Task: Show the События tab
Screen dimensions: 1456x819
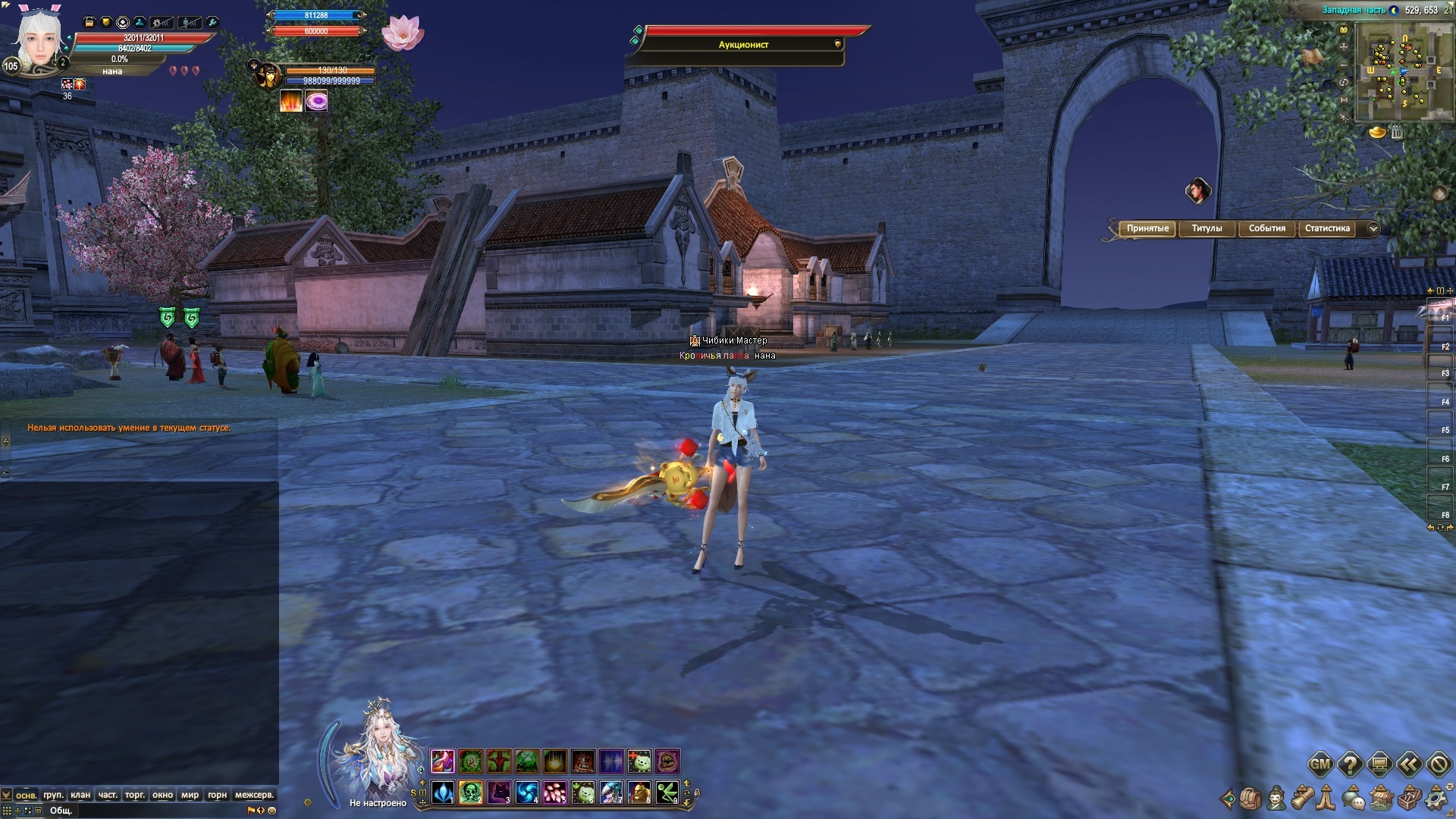Action: pyautogui.click(x=1266, y=228)
